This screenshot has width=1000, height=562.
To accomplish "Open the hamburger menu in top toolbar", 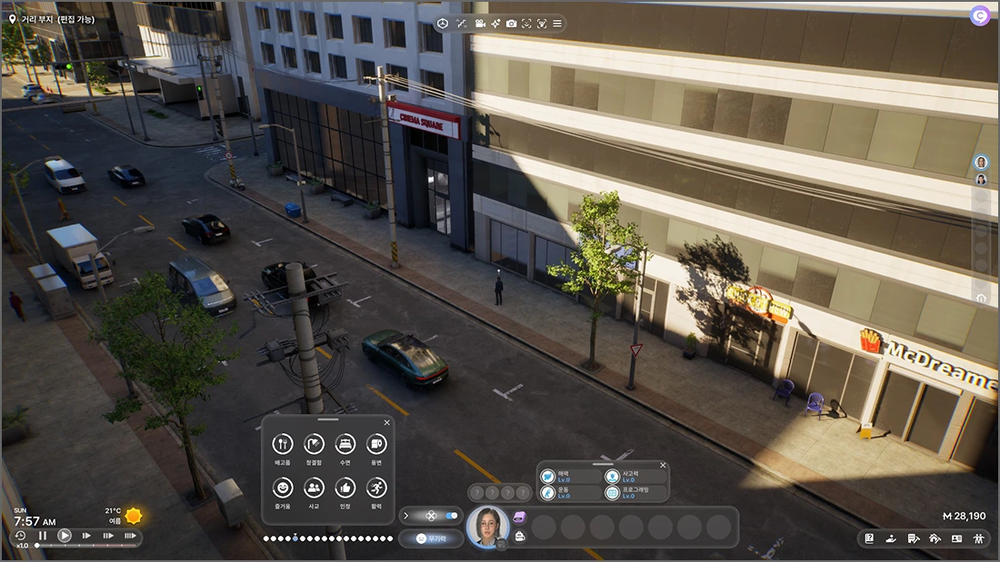I will (557, 23).
